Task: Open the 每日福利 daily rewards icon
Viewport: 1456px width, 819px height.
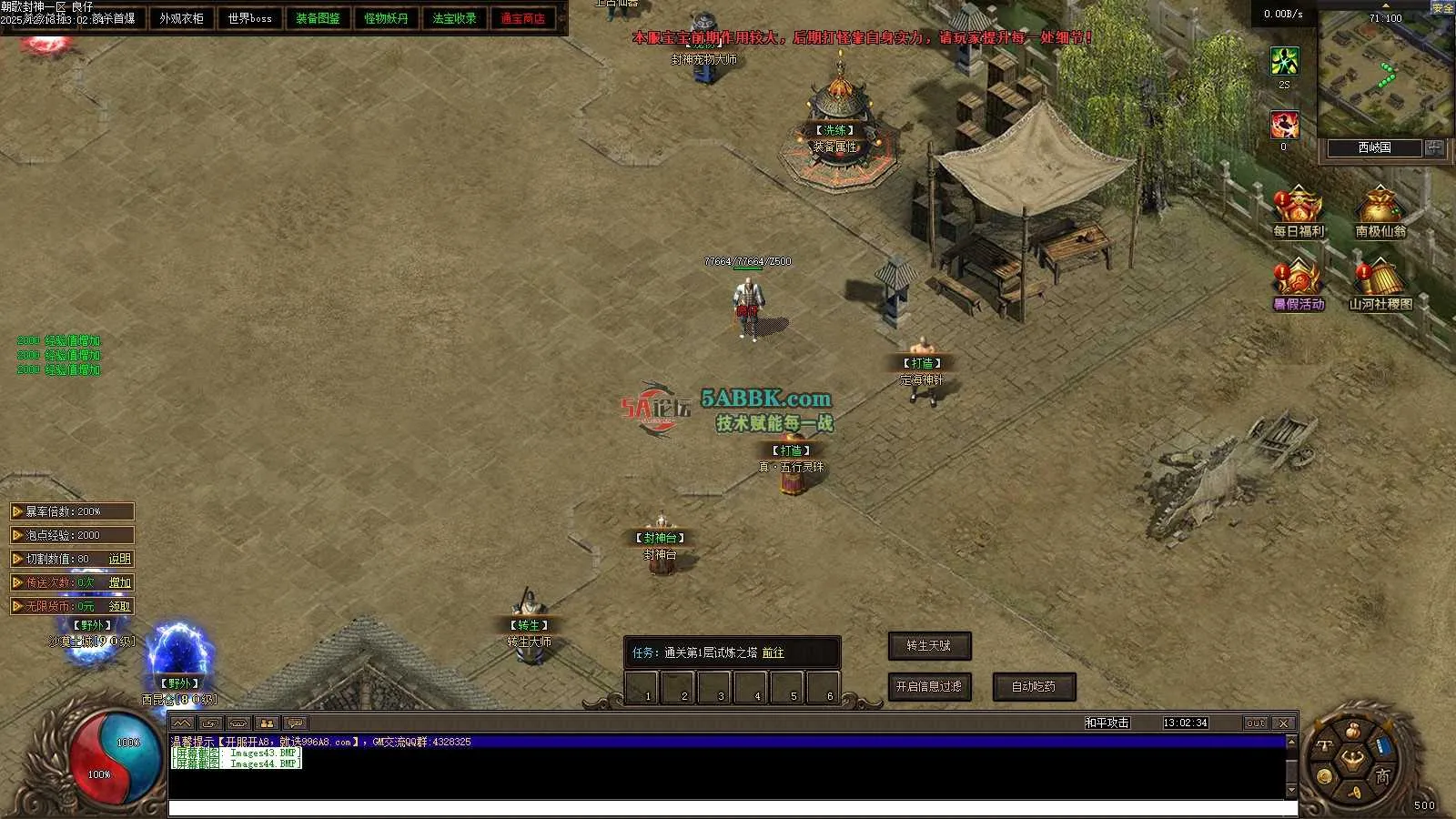Action: pos(1299,207)
